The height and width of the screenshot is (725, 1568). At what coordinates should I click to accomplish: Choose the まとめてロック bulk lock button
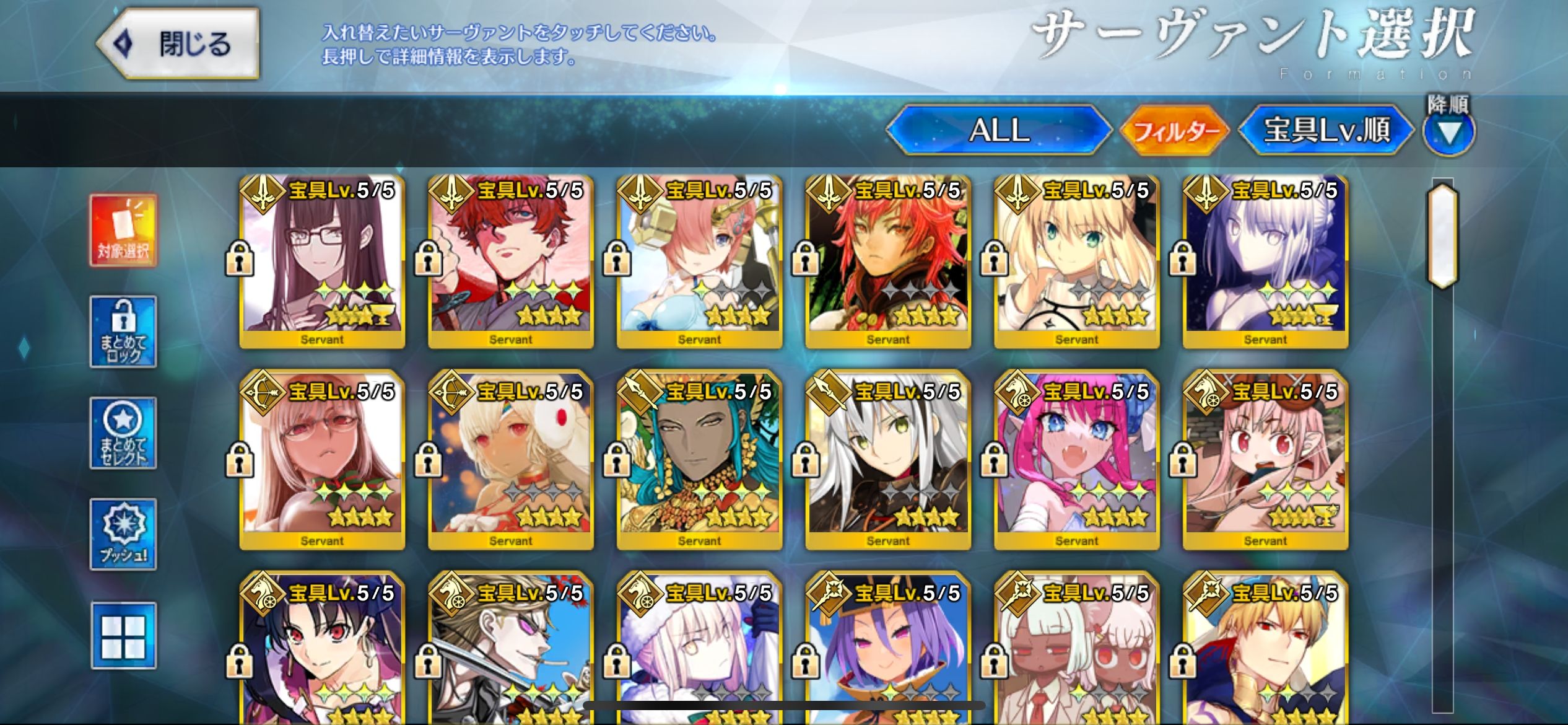coord(123,332)
